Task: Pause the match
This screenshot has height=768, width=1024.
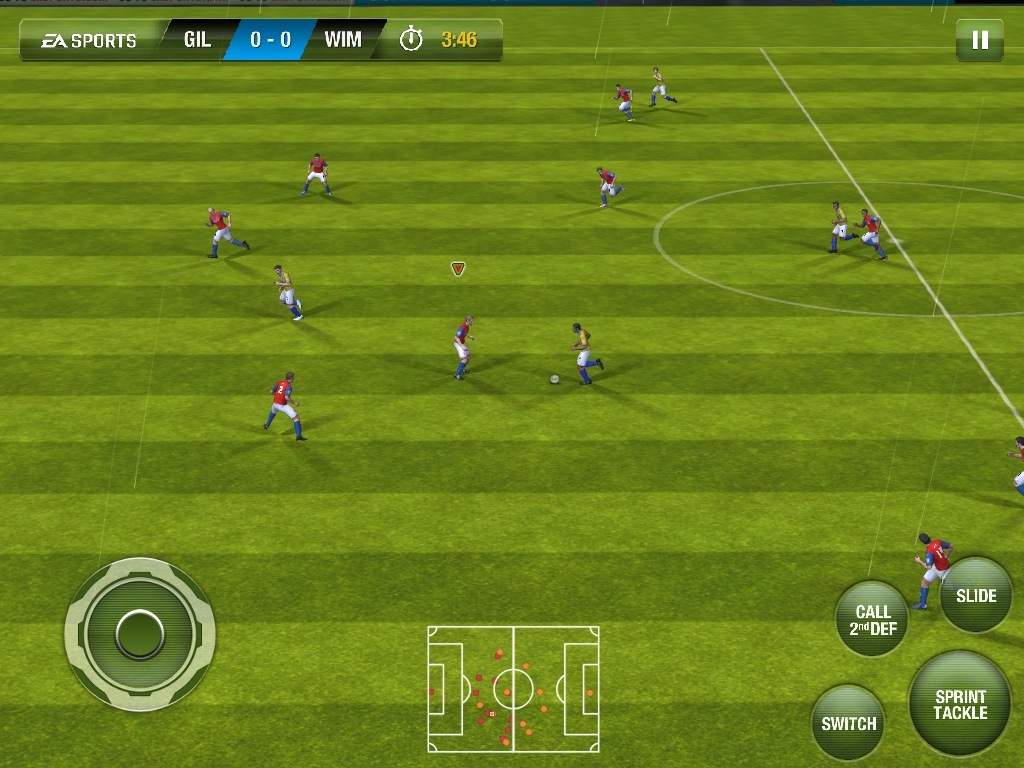Action: click(980, 40)
